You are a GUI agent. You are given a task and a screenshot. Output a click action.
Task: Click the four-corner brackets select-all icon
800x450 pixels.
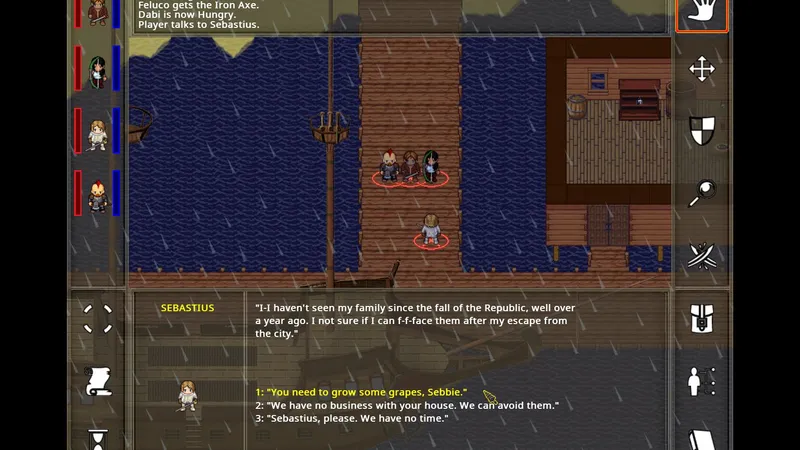tap(98, 319)
